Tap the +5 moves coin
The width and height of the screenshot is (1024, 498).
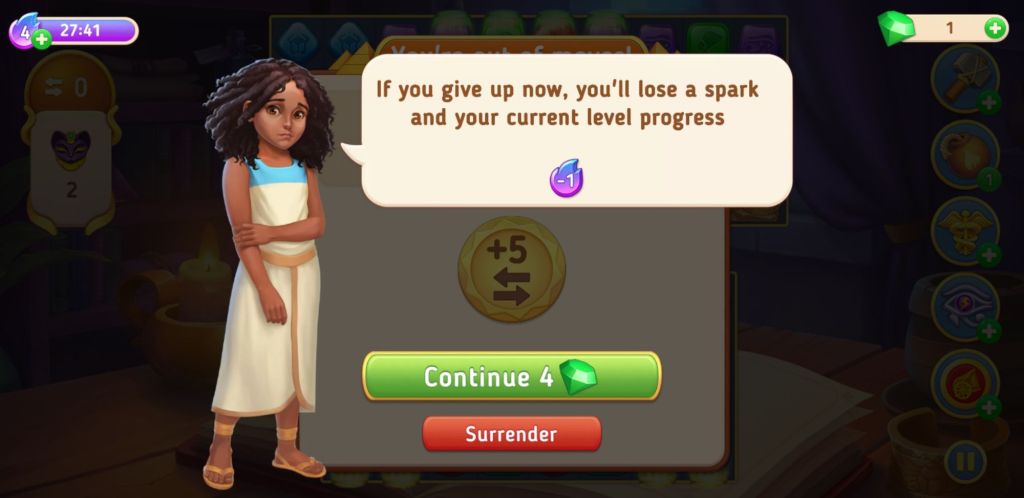tap(511, 269)
